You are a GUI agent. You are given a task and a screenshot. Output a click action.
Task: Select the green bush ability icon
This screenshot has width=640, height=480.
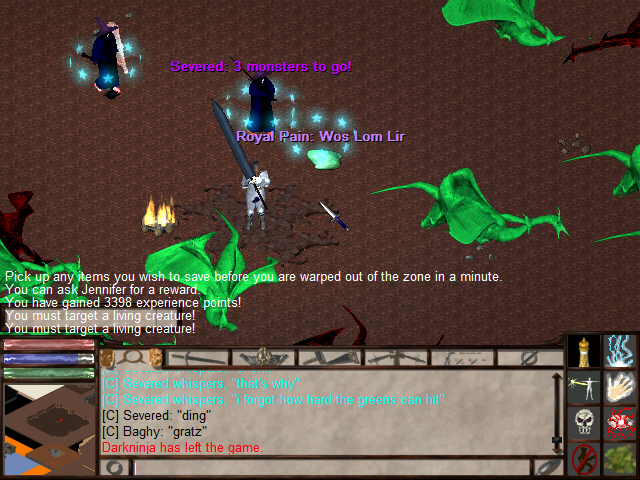point(621,459)
